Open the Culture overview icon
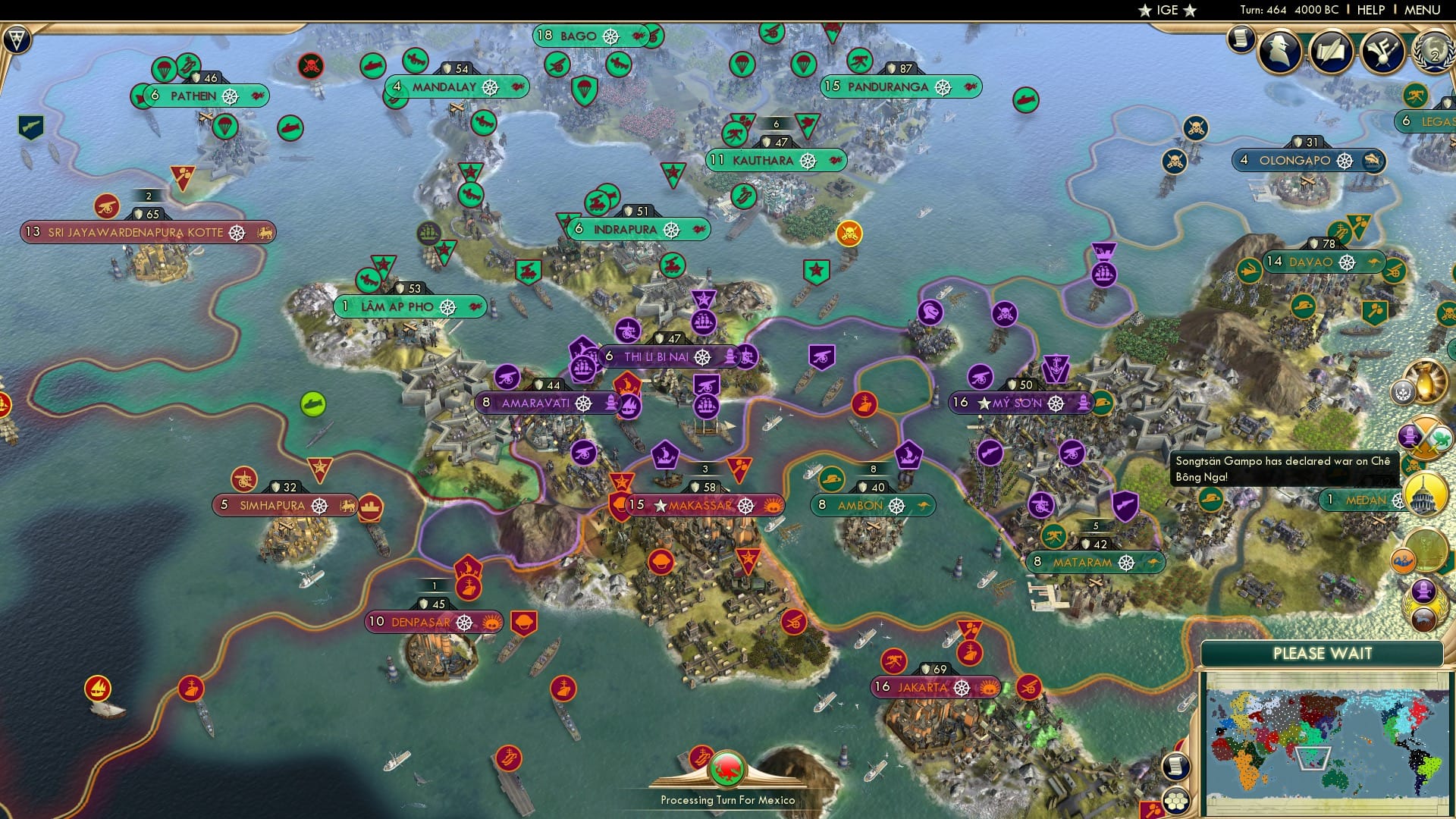 click(x=1379, y=51)
